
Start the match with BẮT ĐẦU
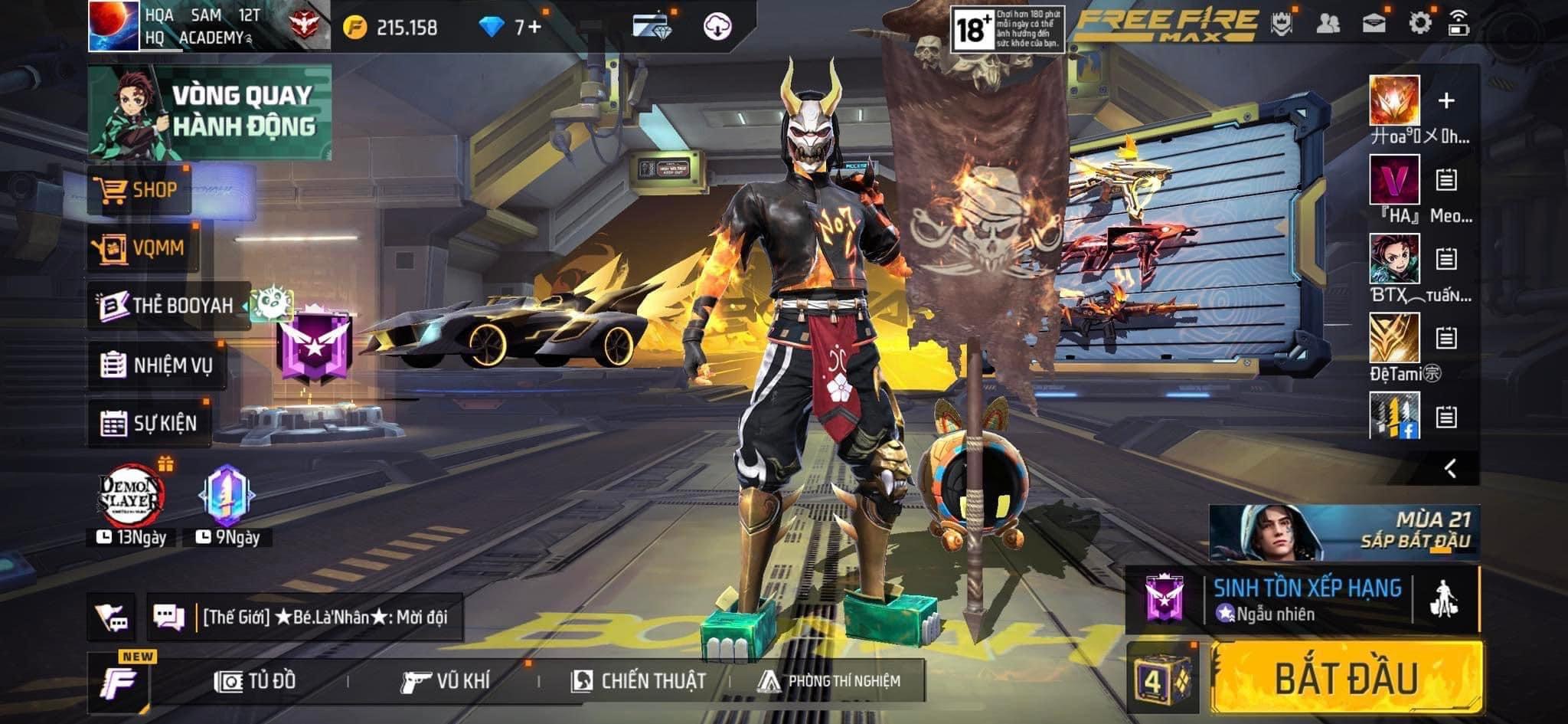pos(1345,678)
